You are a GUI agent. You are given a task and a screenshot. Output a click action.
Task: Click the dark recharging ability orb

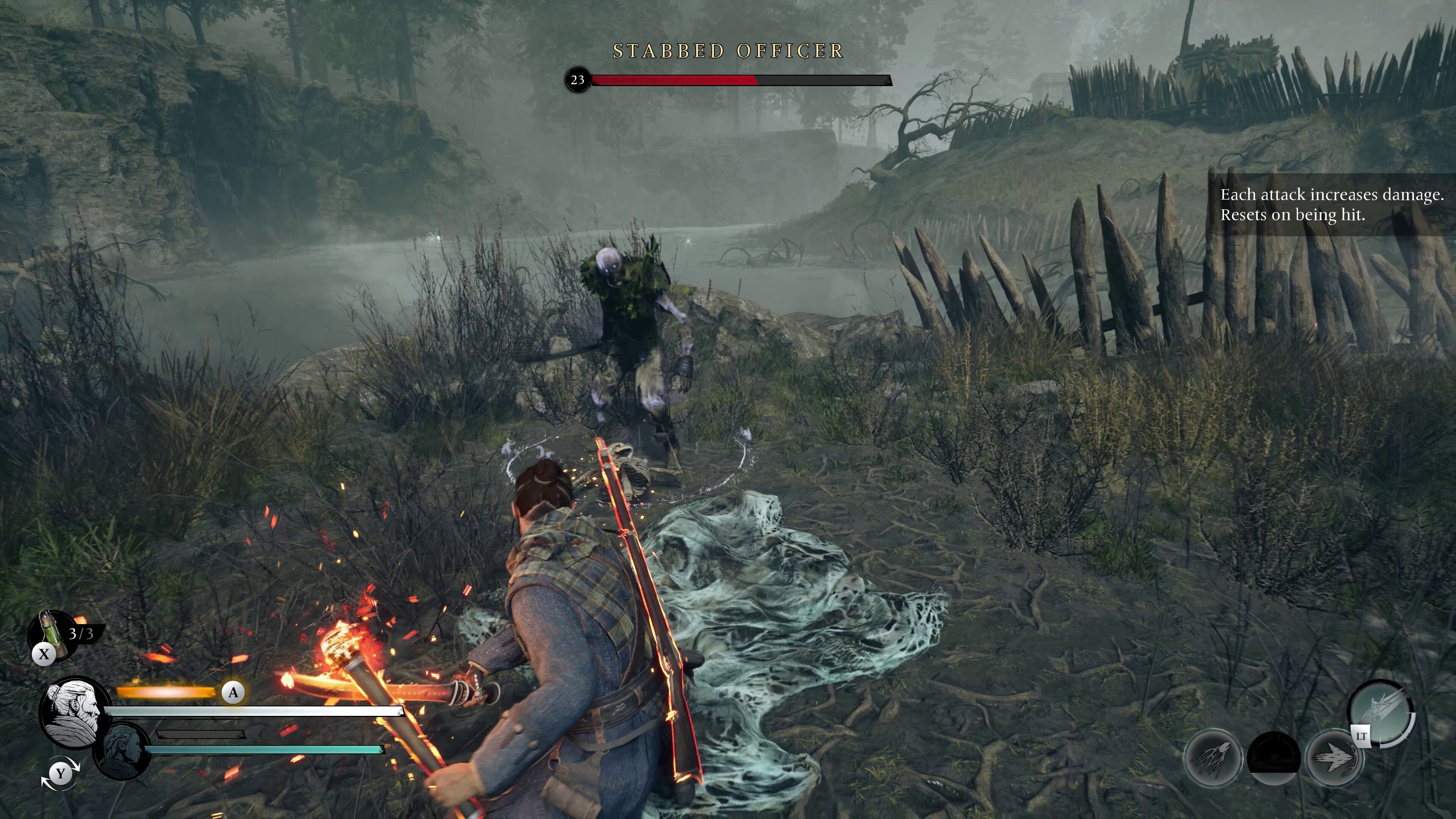1274,758
